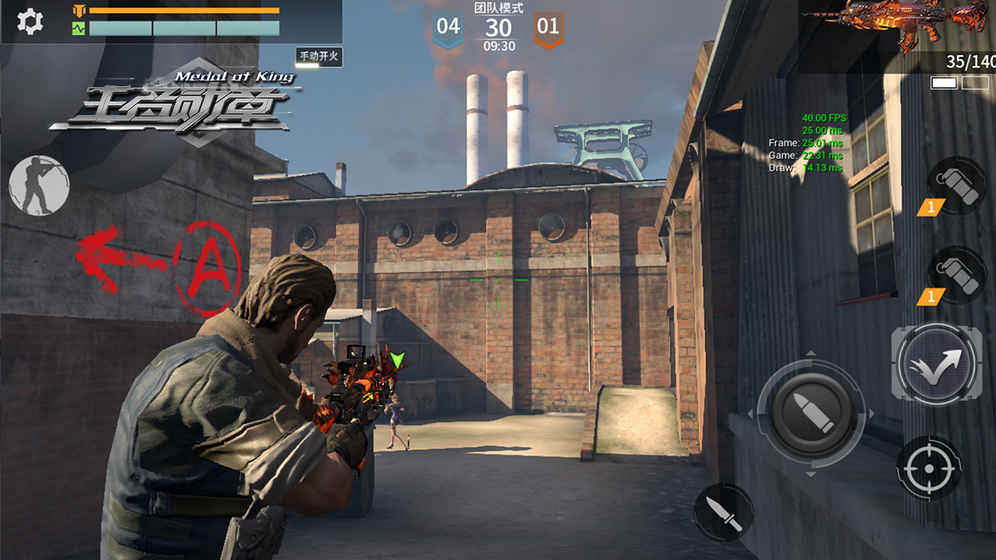
Task: Switch to the knife melee weapon
Action: (723, 513)
